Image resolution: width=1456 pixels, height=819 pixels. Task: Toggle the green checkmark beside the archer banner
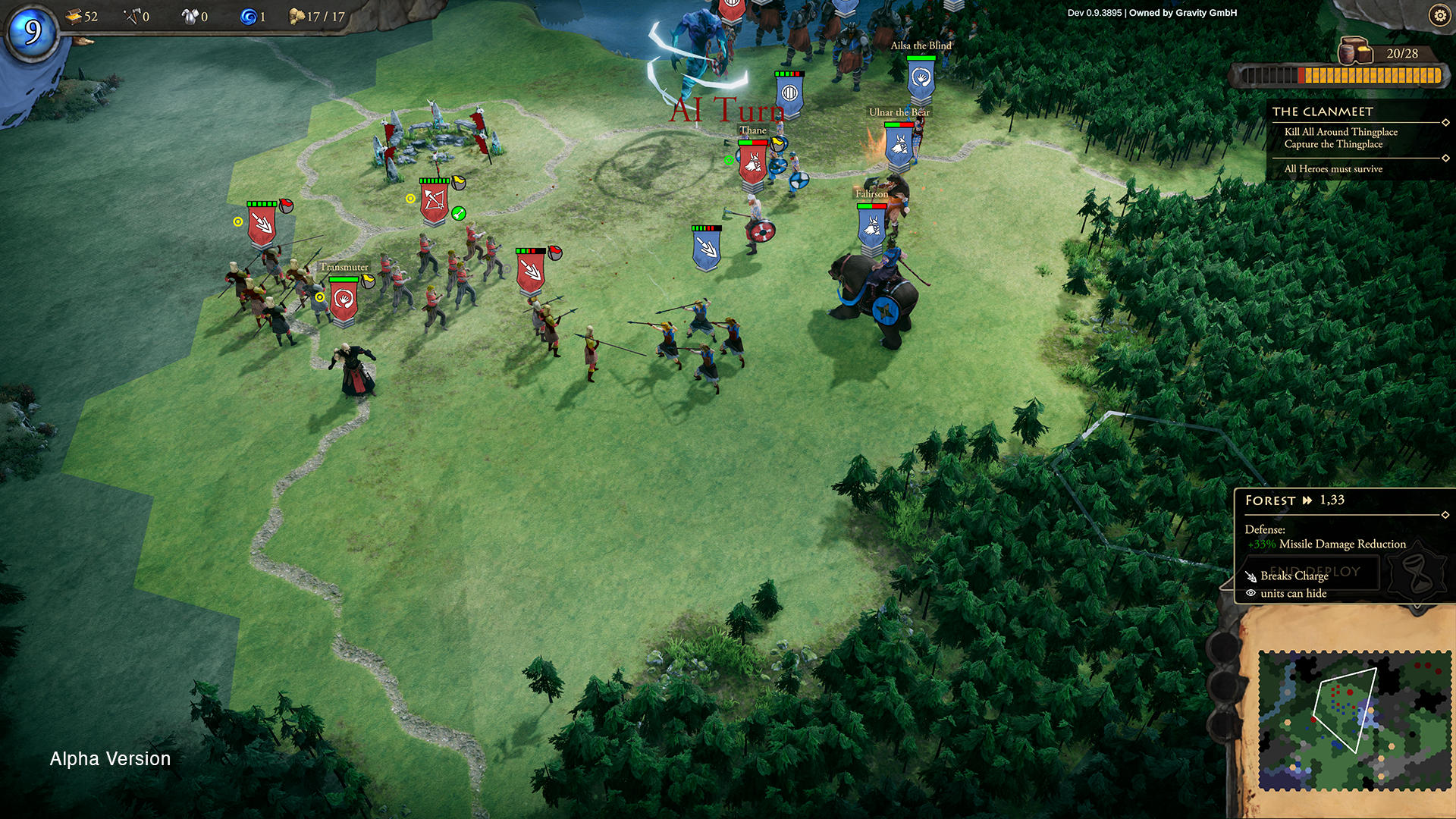[457, 214]
